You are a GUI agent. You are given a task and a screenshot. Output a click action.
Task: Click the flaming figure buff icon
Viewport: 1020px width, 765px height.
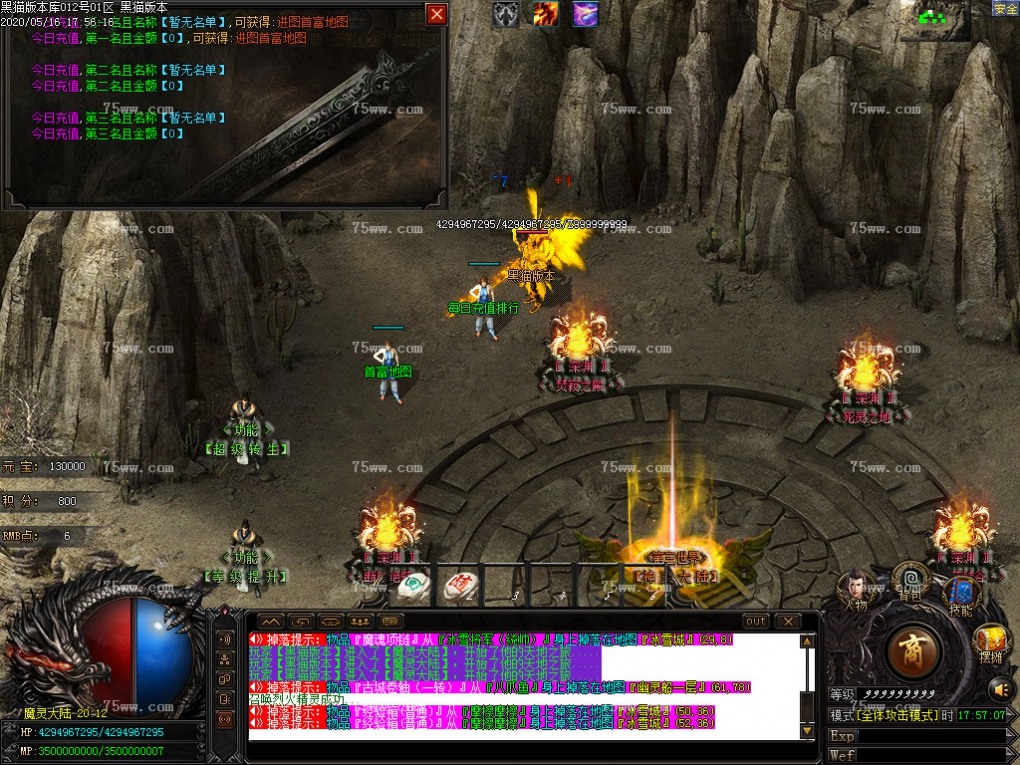[x=545, y=14]
